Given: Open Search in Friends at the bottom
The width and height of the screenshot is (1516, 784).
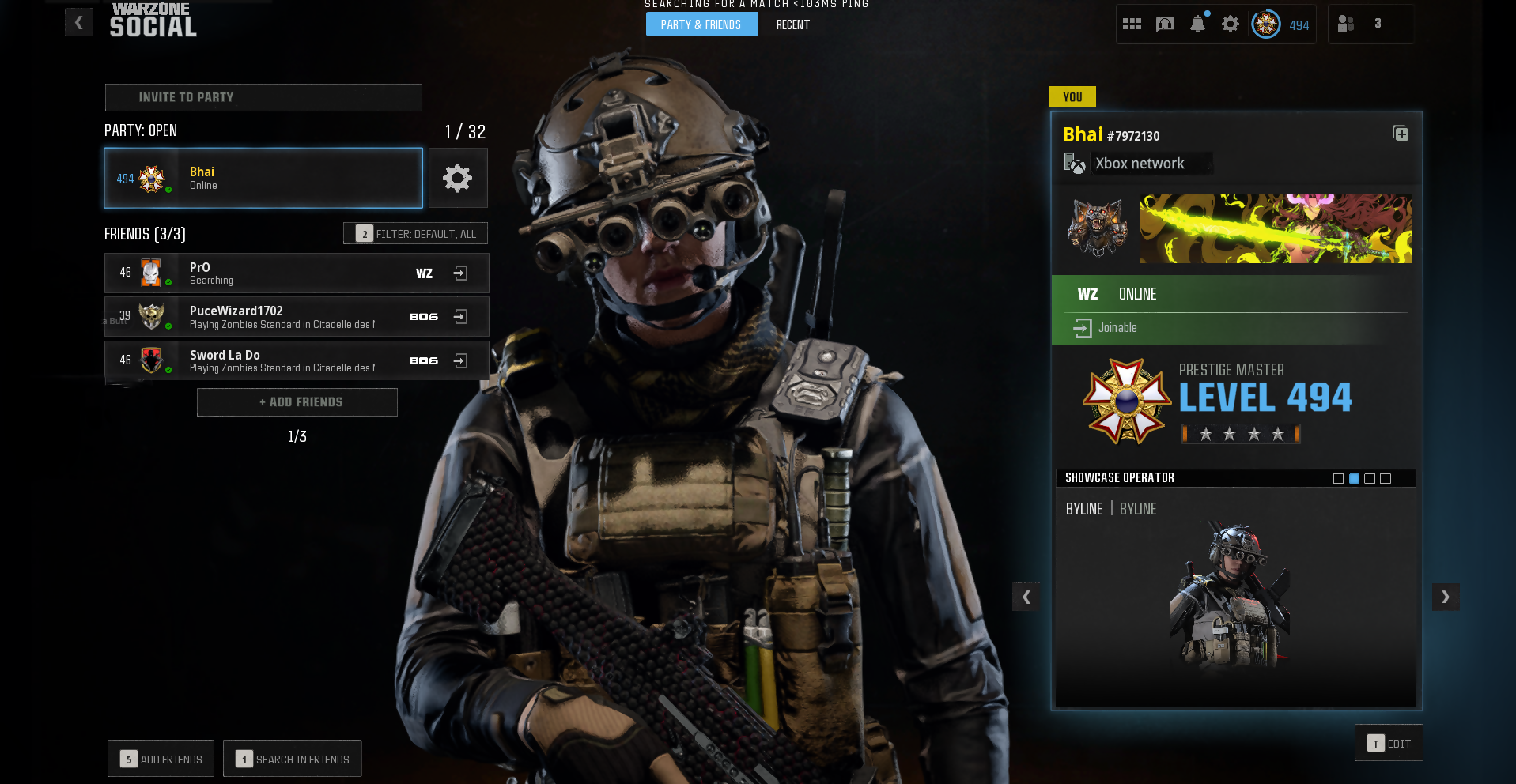Looking at the screenshot, I should [x=293, y=759].
